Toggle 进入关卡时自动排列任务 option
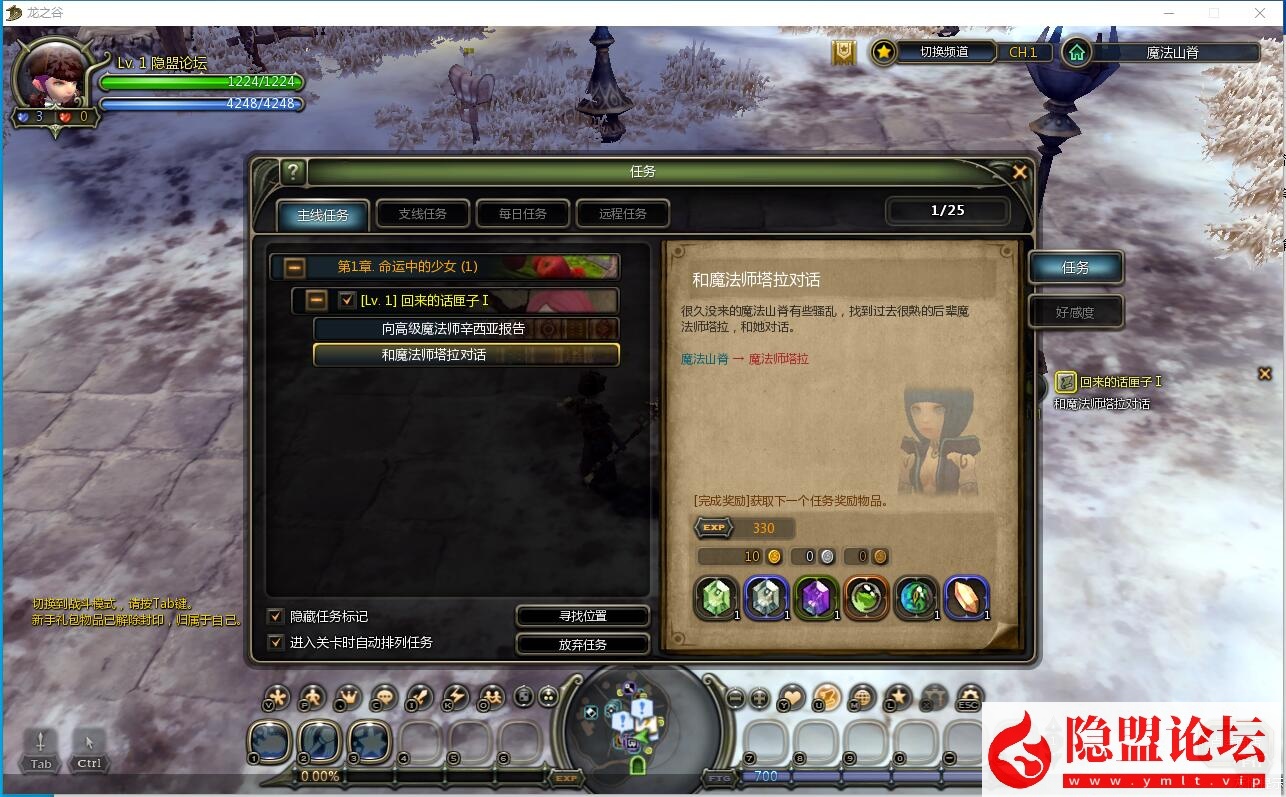 [274, 641]
